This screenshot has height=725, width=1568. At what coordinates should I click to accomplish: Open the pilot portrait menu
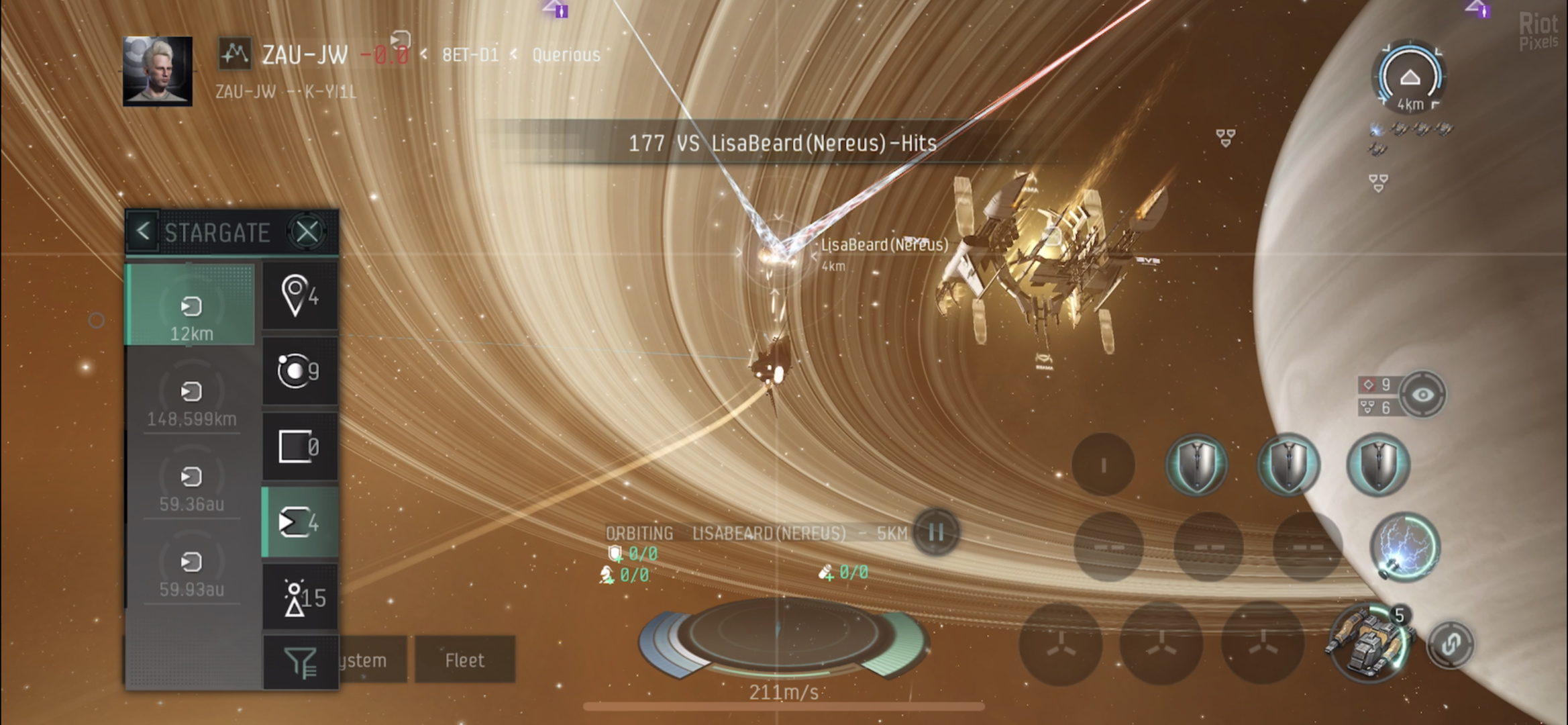158,72
